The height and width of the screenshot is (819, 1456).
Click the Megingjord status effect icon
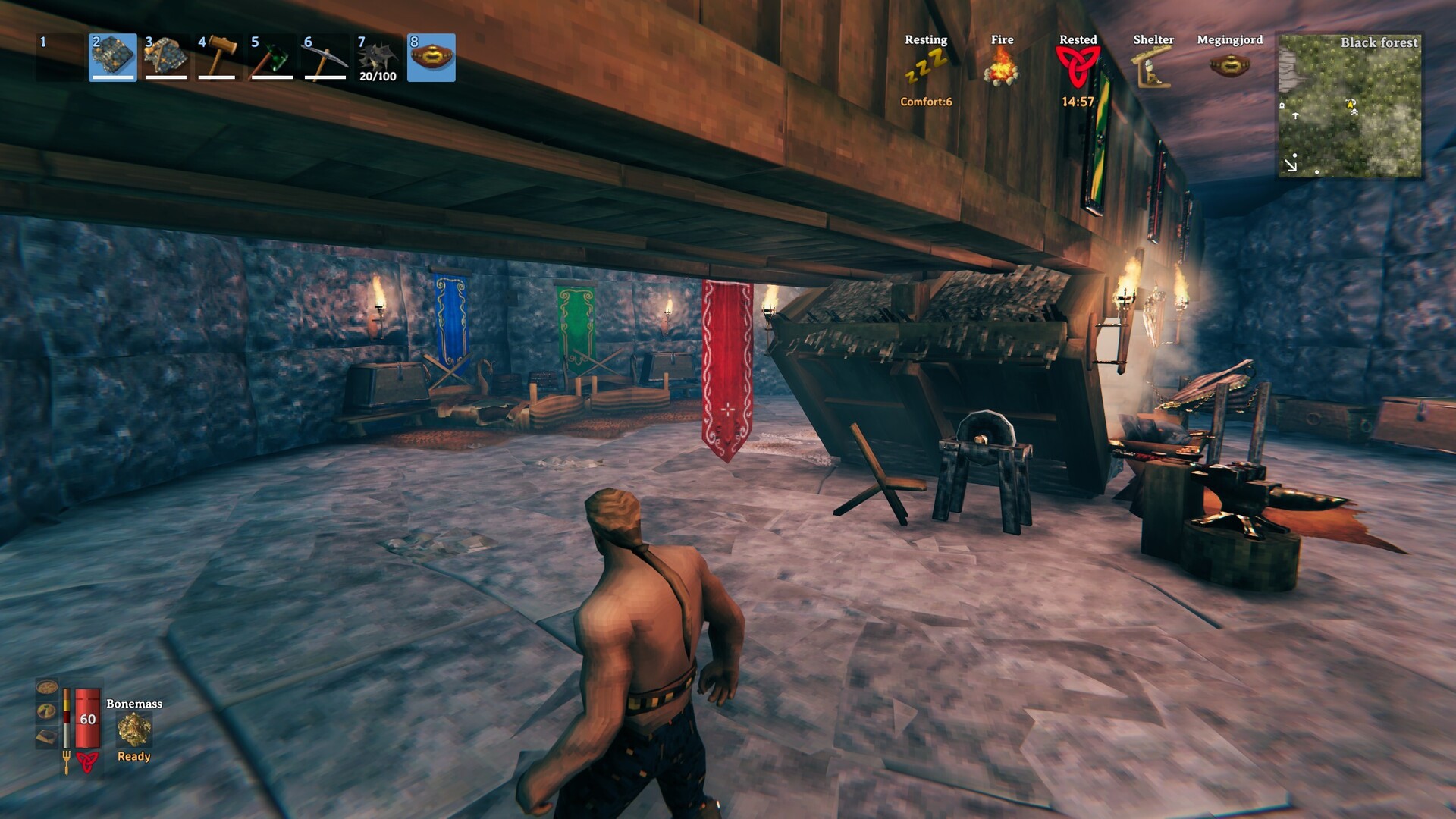1229,66
